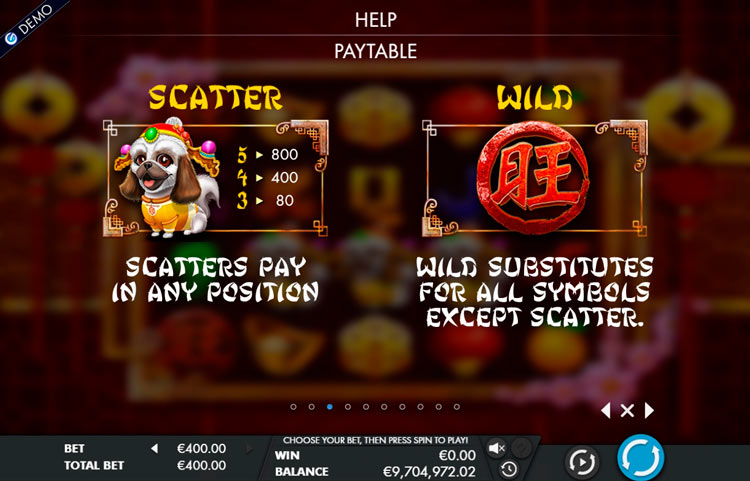The width and height of the screenshot is (750, 481).
Task: Increase the bet amount
Action: click(x=249, y=449)
